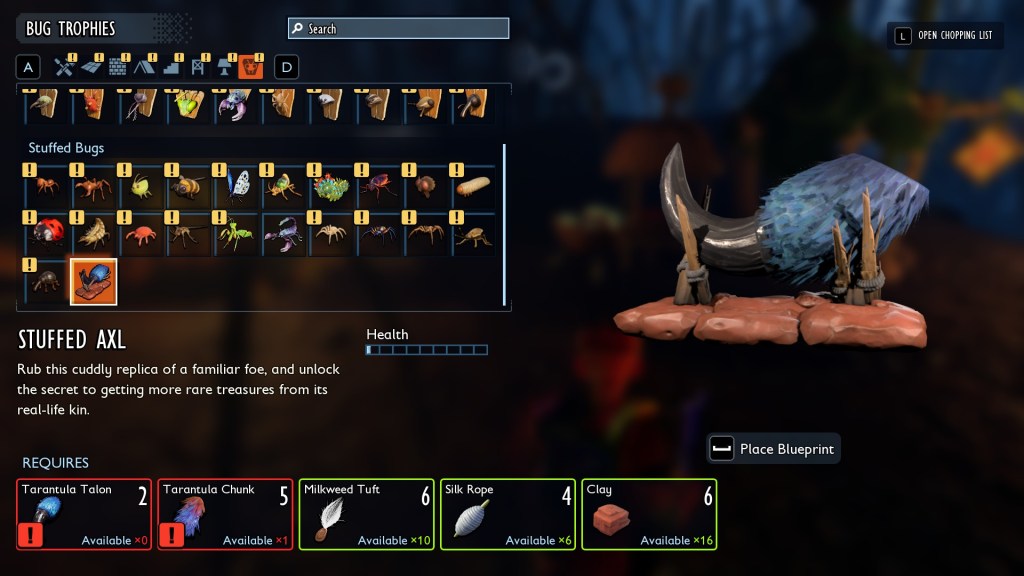
Task: Select the Tarantula Chunk requirement
Action: 225,514
